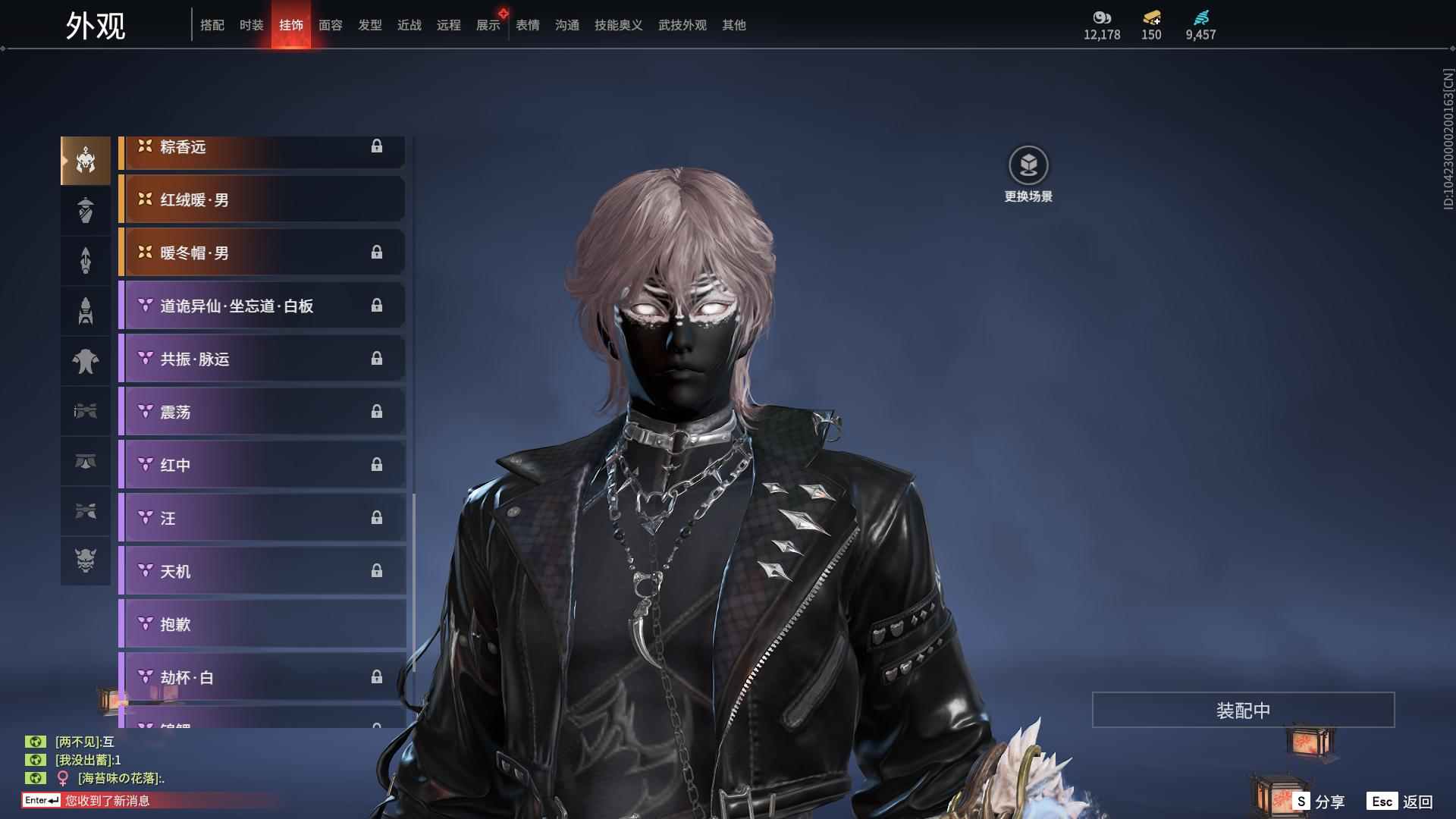The height and width of the screenshot is (819, 1456).
Task: Open the 技能奥义 tab
Action: click(x=619, y=25)
